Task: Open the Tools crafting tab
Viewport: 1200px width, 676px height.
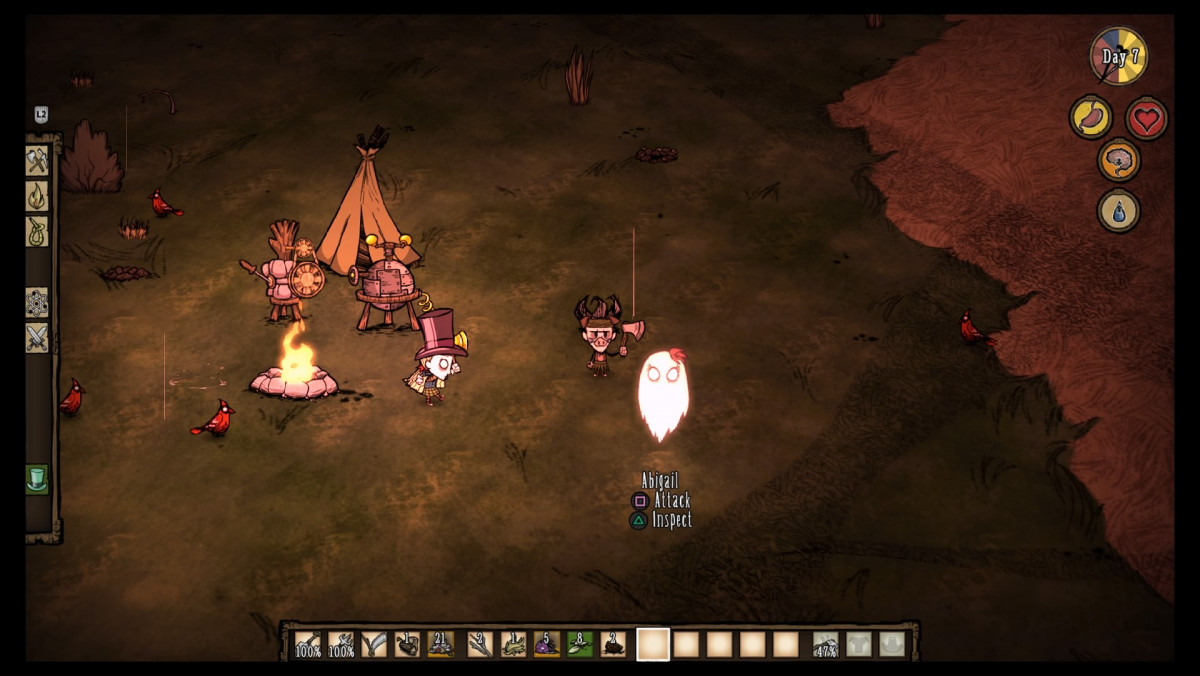Action: click(x=37, y=161)
